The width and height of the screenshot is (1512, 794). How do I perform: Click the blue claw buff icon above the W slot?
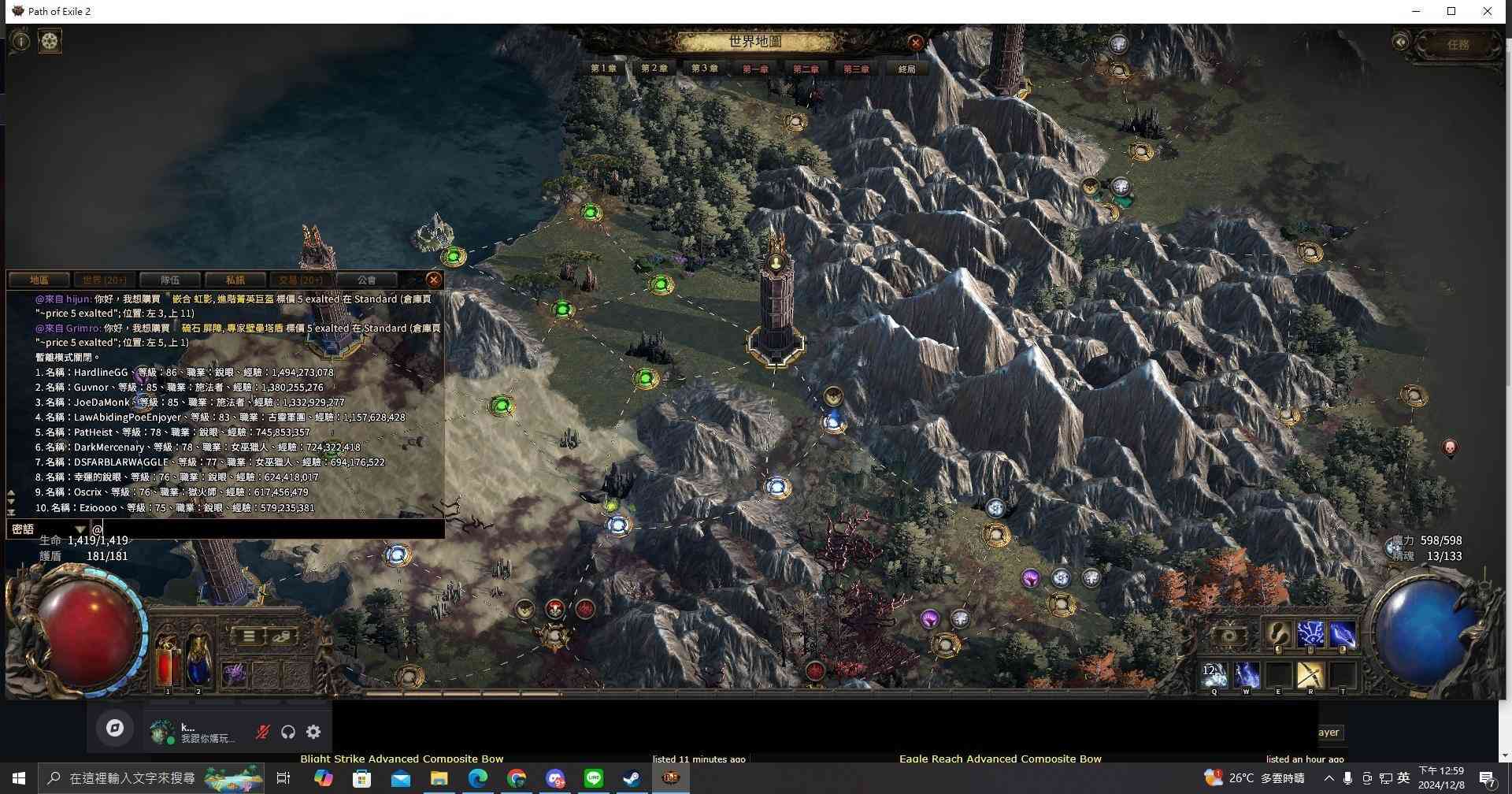coord(1343,633)
